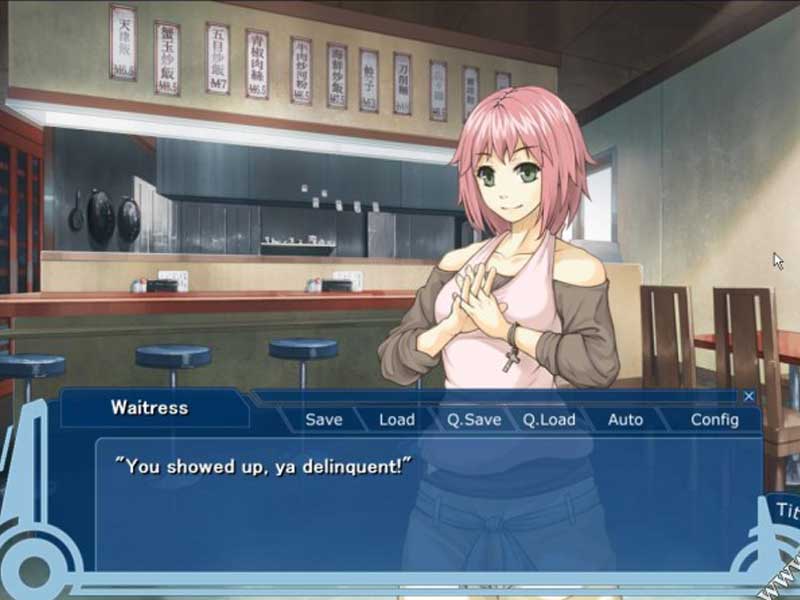This screenshot has width=800, height=600.
Task: Quick load with Q.Load
Action: click(x=549, y=420)
